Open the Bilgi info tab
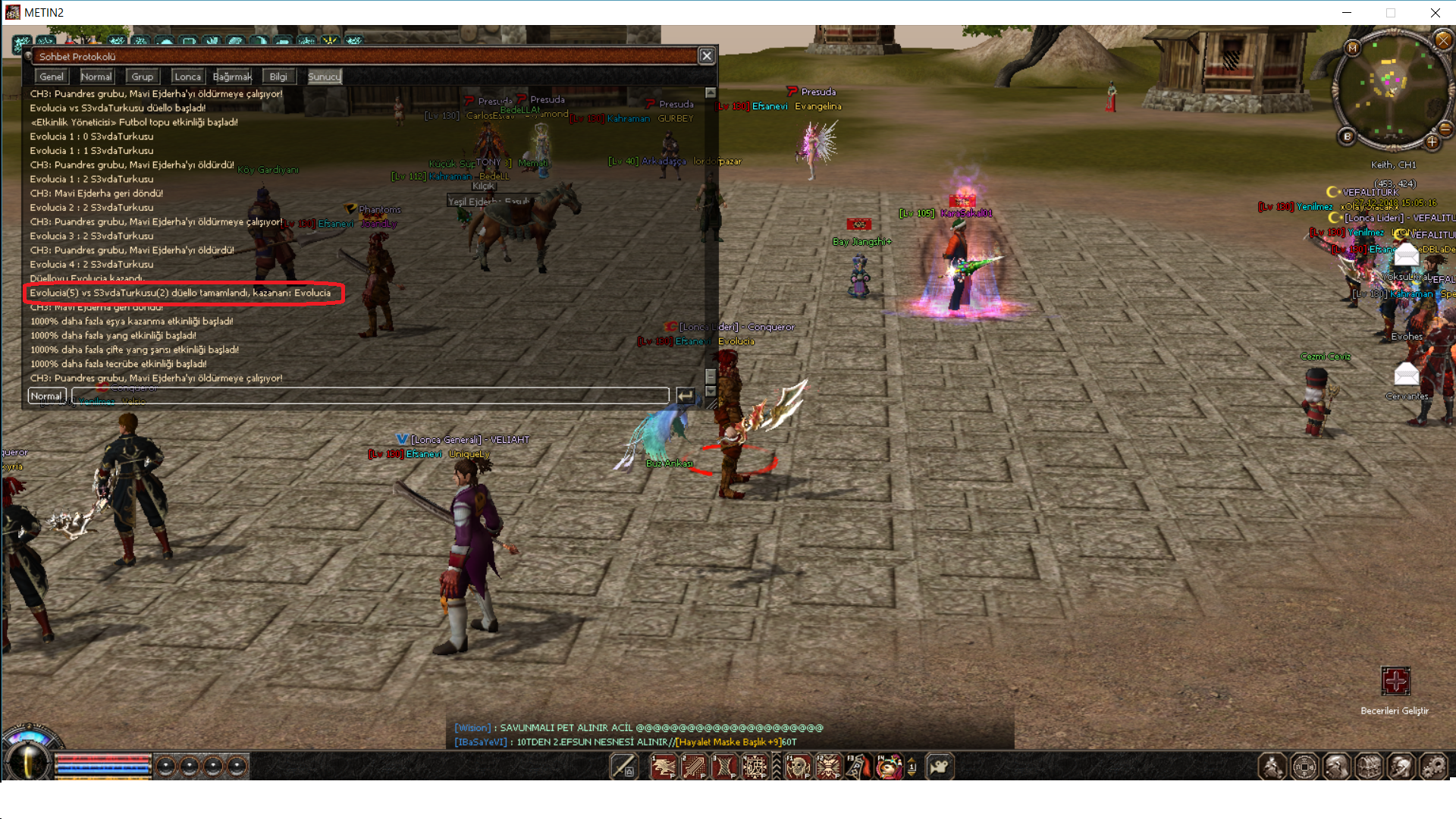1456x819 pixels. (278, 77)
